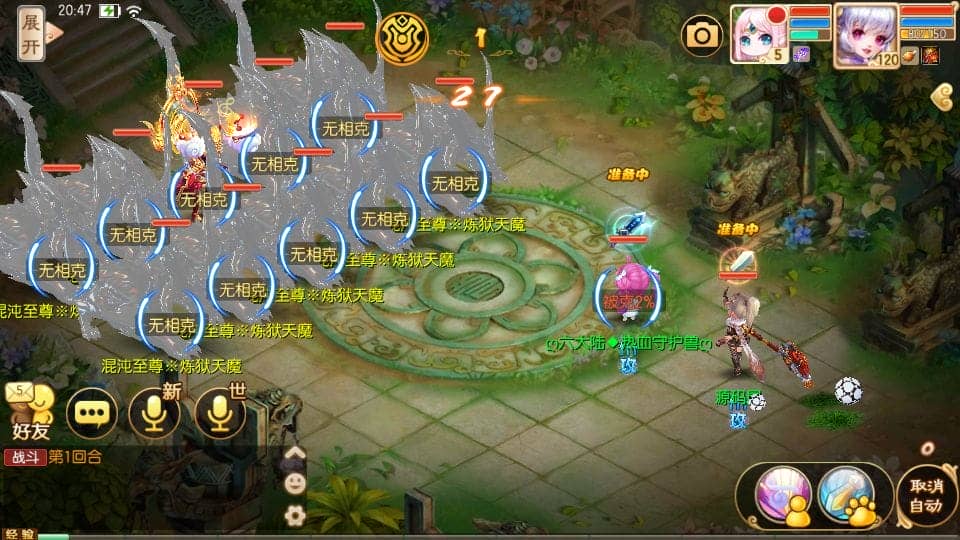Screen dimensions: 960x540
Task: Open the silver-haired character portrait
Action: pyautogui.click(x=864, y=33)
